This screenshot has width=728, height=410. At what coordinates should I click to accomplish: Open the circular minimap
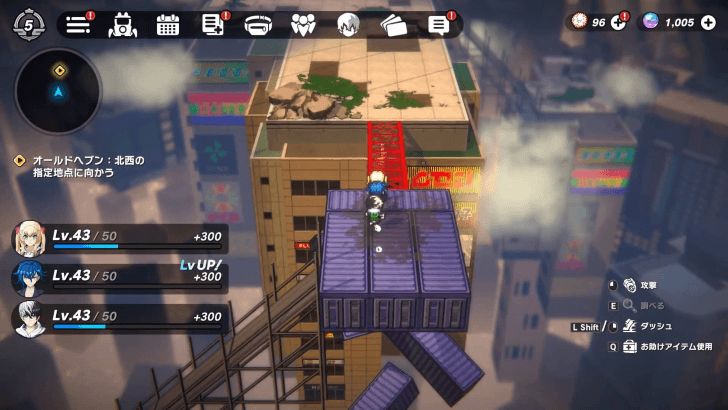(58, 91)
